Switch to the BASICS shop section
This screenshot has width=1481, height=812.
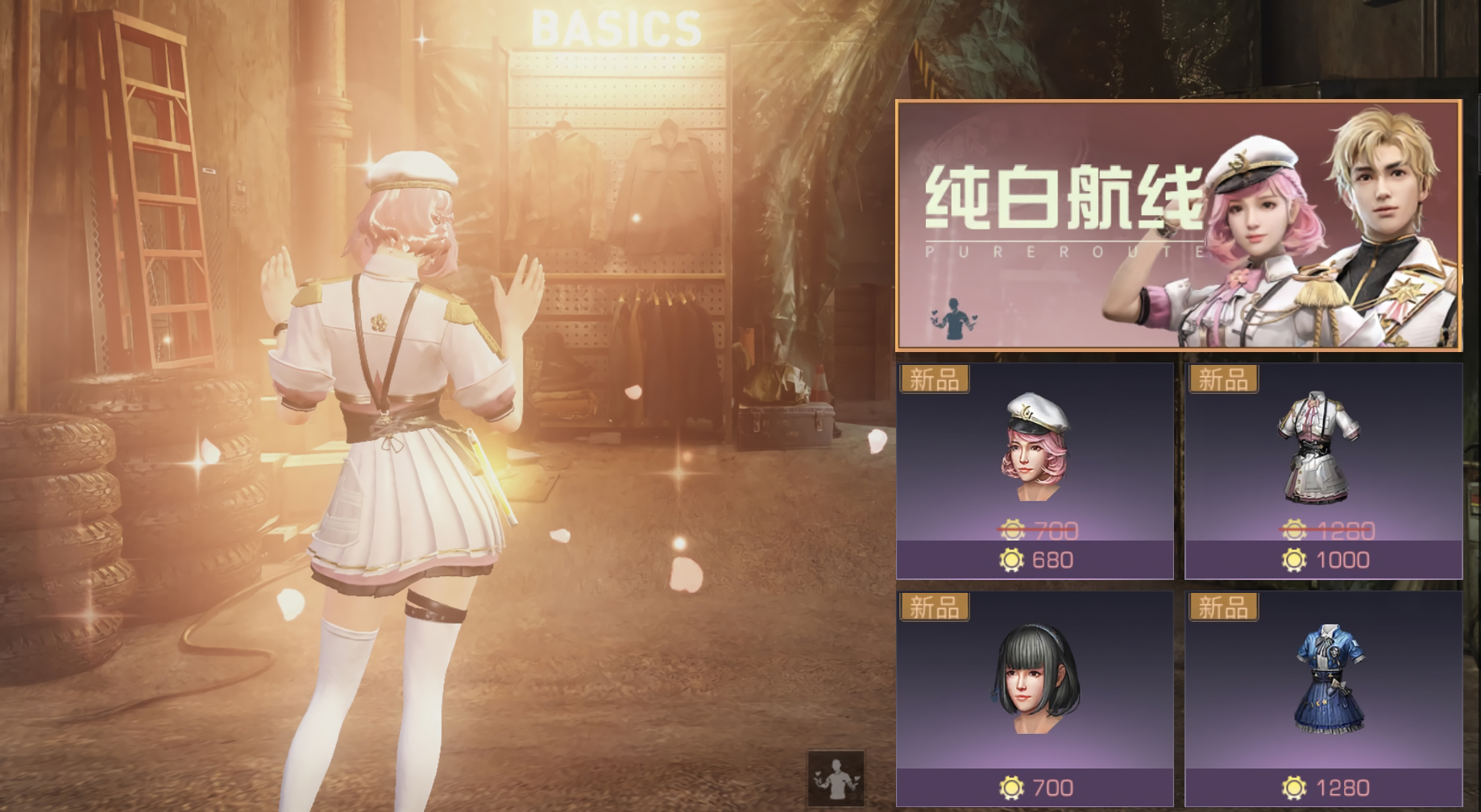616,28
